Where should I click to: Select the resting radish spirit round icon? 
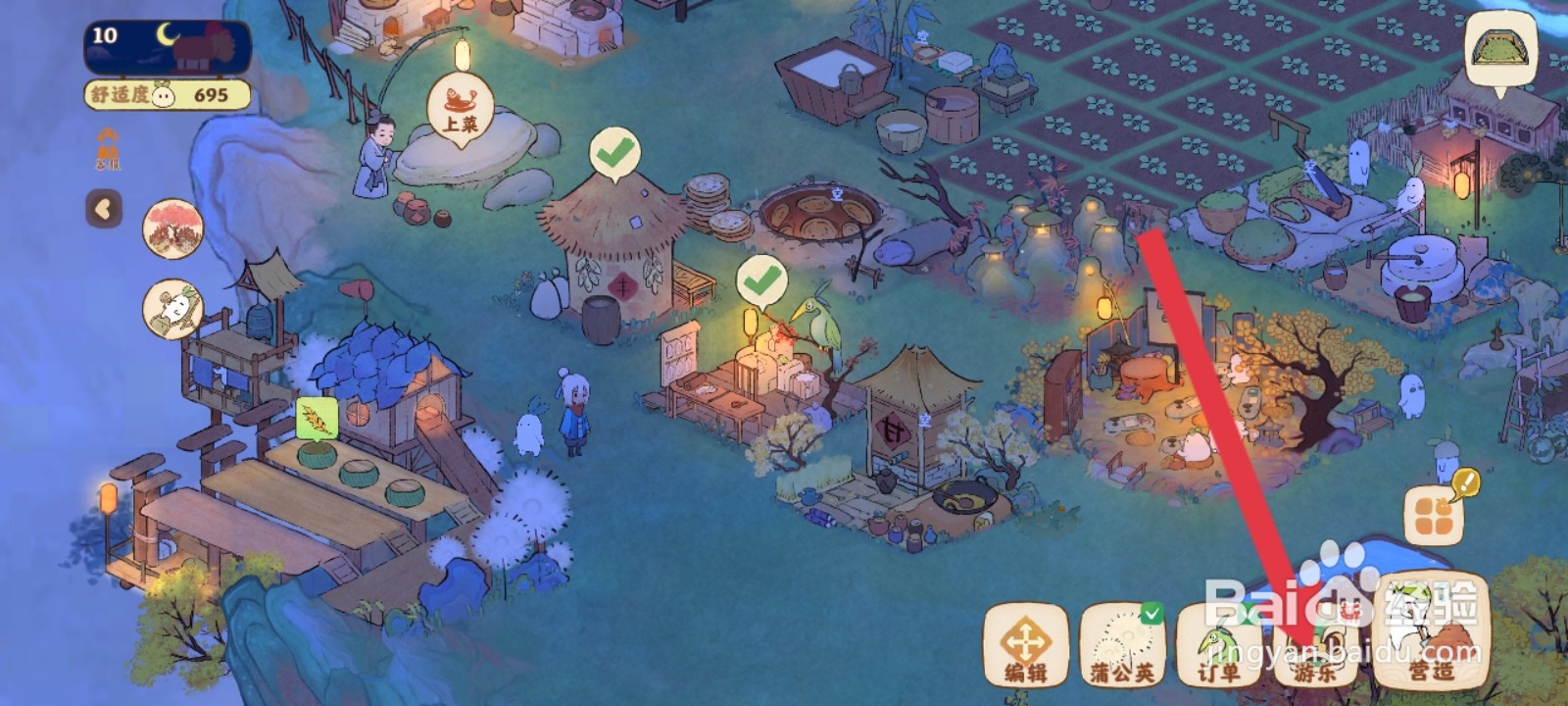(173, 309)
